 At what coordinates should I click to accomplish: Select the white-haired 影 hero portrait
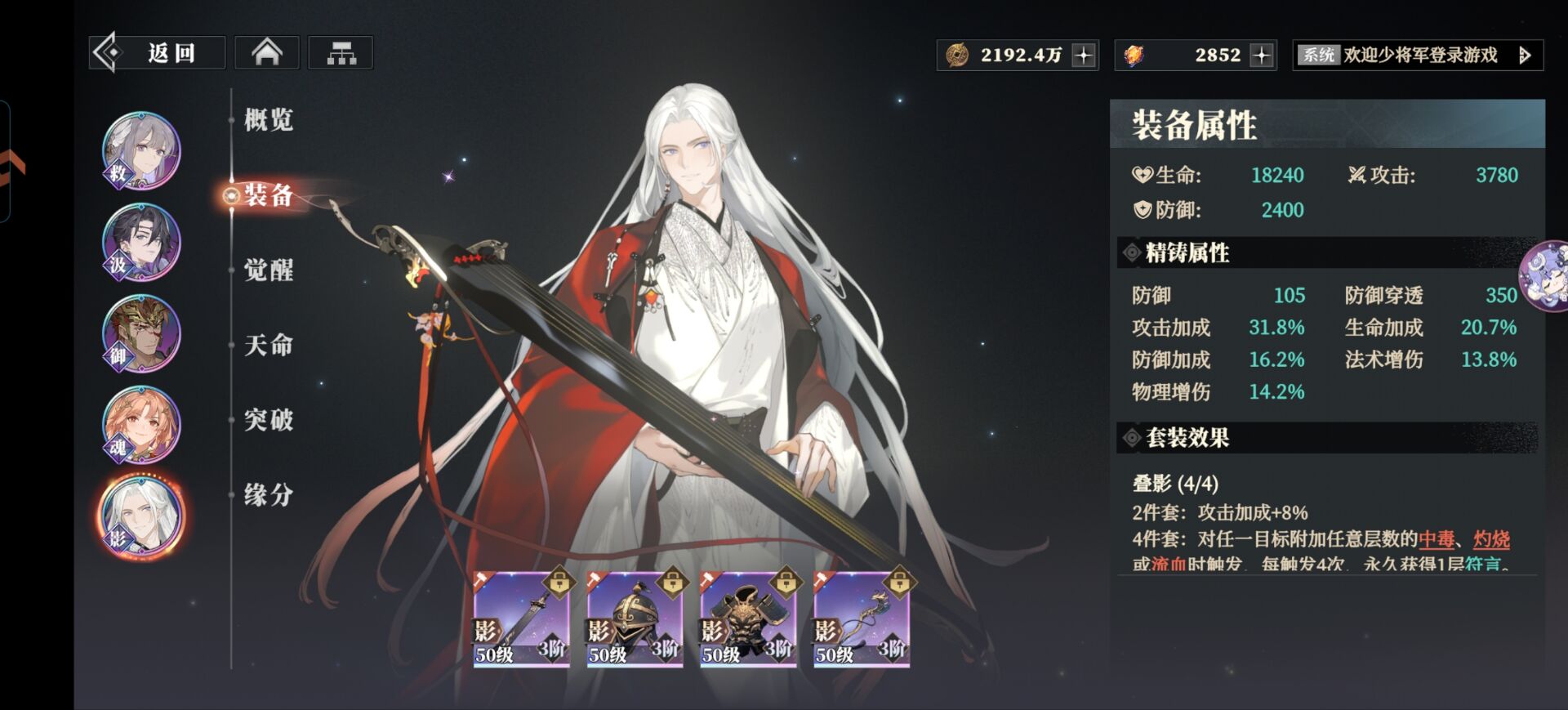[x=141, y=517]
